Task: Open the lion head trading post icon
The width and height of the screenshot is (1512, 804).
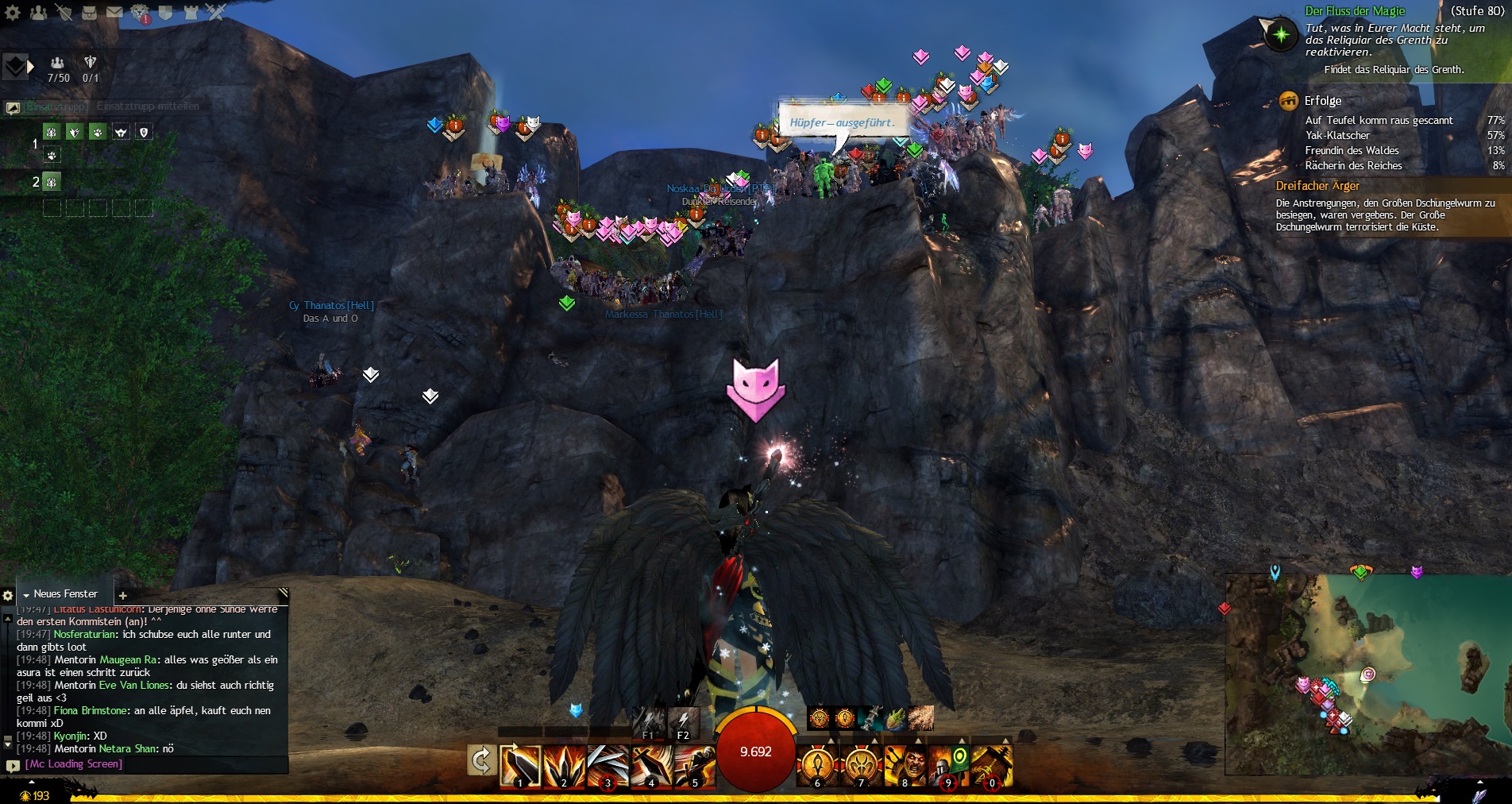Action: tap(141, 12)
